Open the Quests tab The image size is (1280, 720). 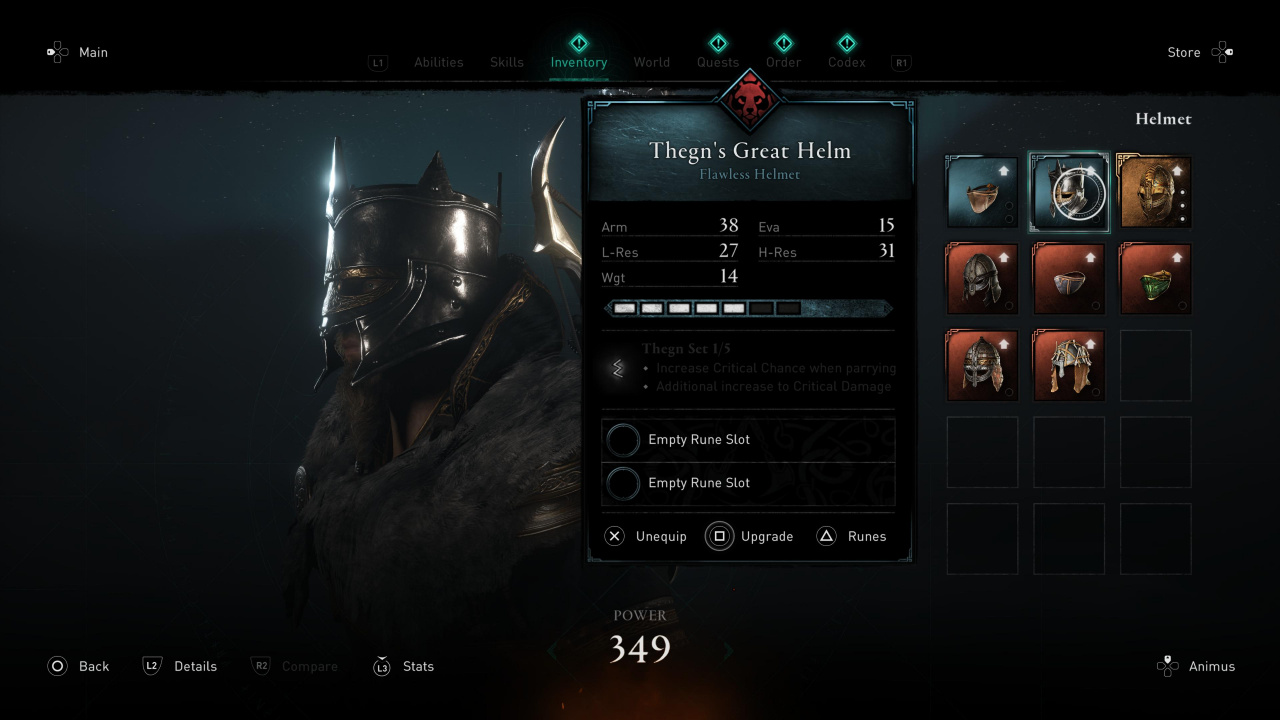pyautogui.click(x=718, y=62)
